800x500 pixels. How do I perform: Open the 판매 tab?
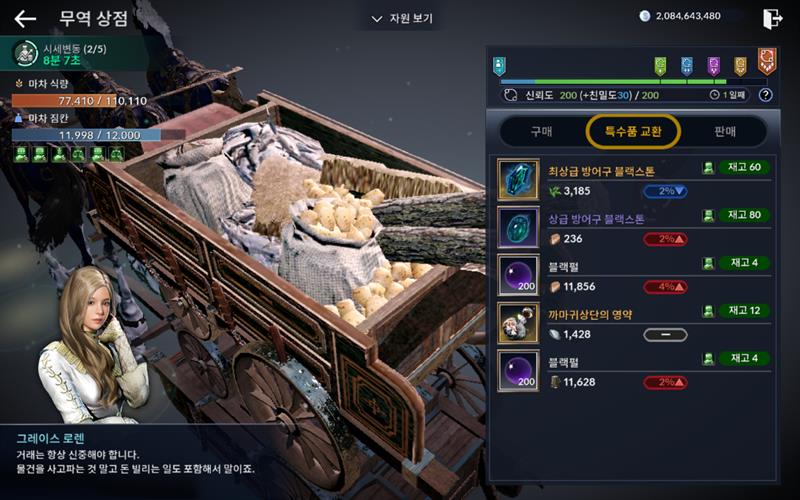coord(725,131)
